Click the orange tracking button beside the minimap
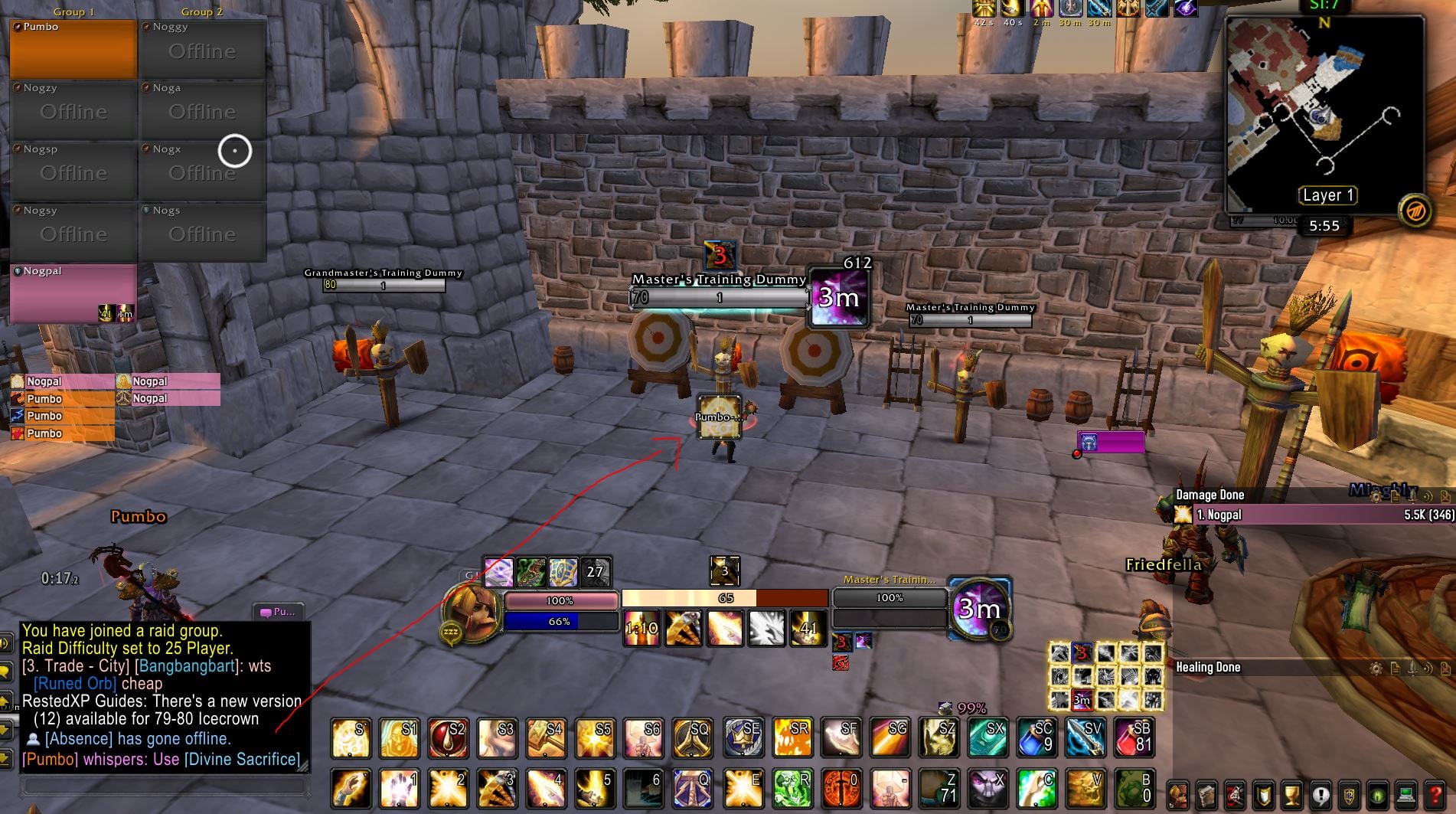 coord(1415,211)
